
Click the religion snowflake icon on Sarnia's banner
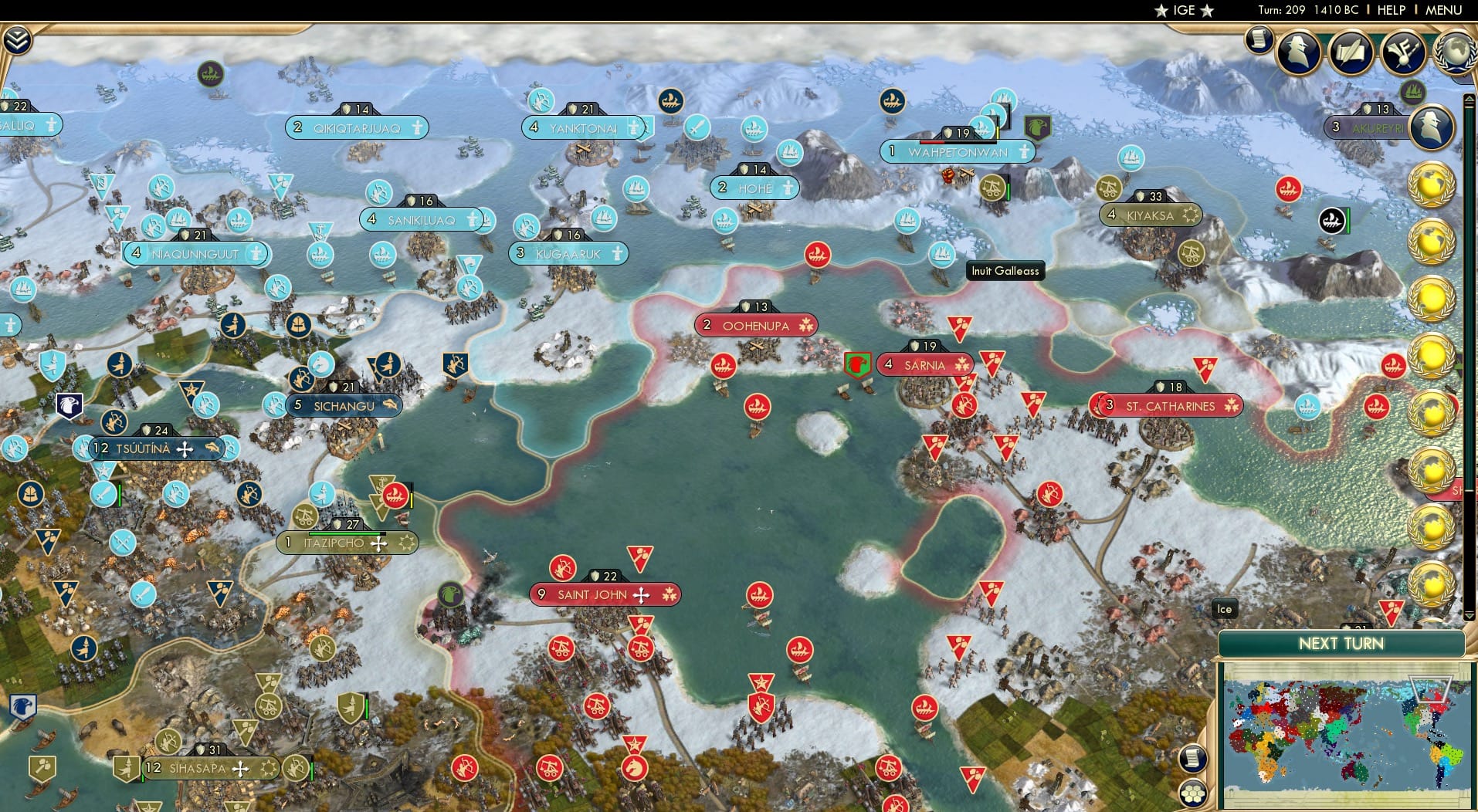(x=963, y=365)
